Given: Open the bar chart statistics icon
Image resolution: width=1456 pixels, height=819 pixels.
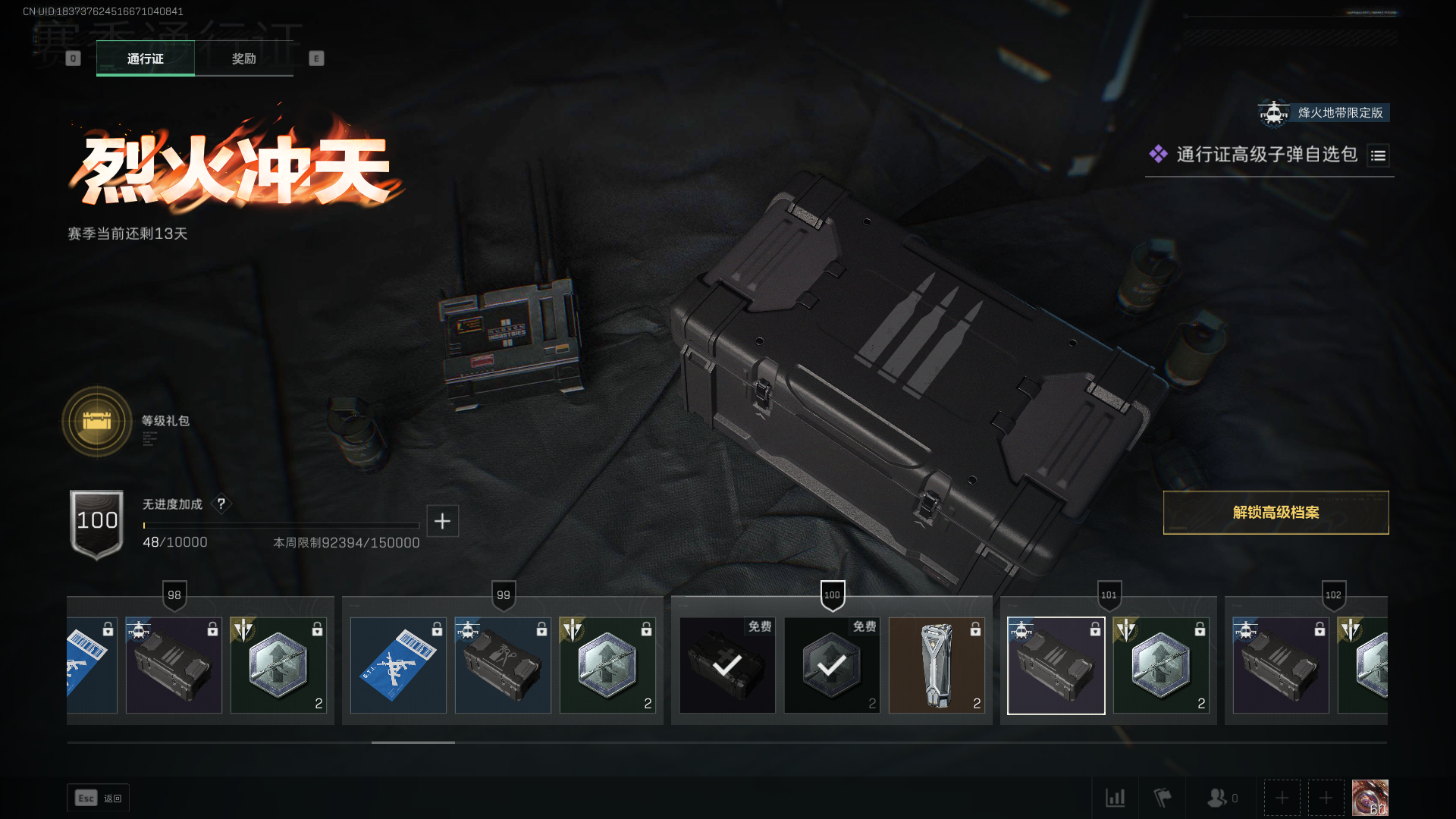Looking at the screenshot, I should tap(1115, 798).
